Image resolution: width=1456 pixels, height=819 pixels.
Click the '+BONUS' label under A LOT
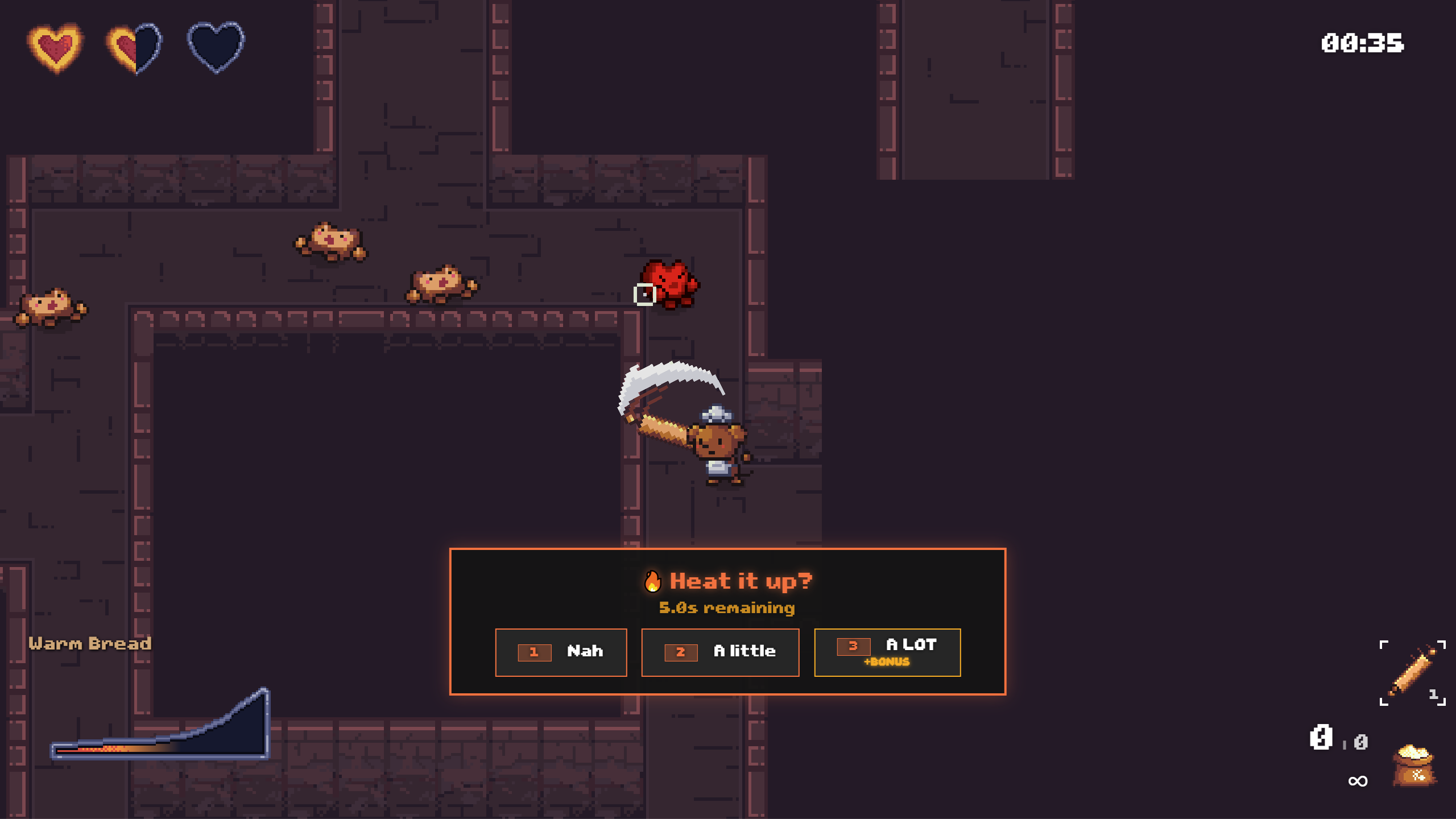pos(888,663)
